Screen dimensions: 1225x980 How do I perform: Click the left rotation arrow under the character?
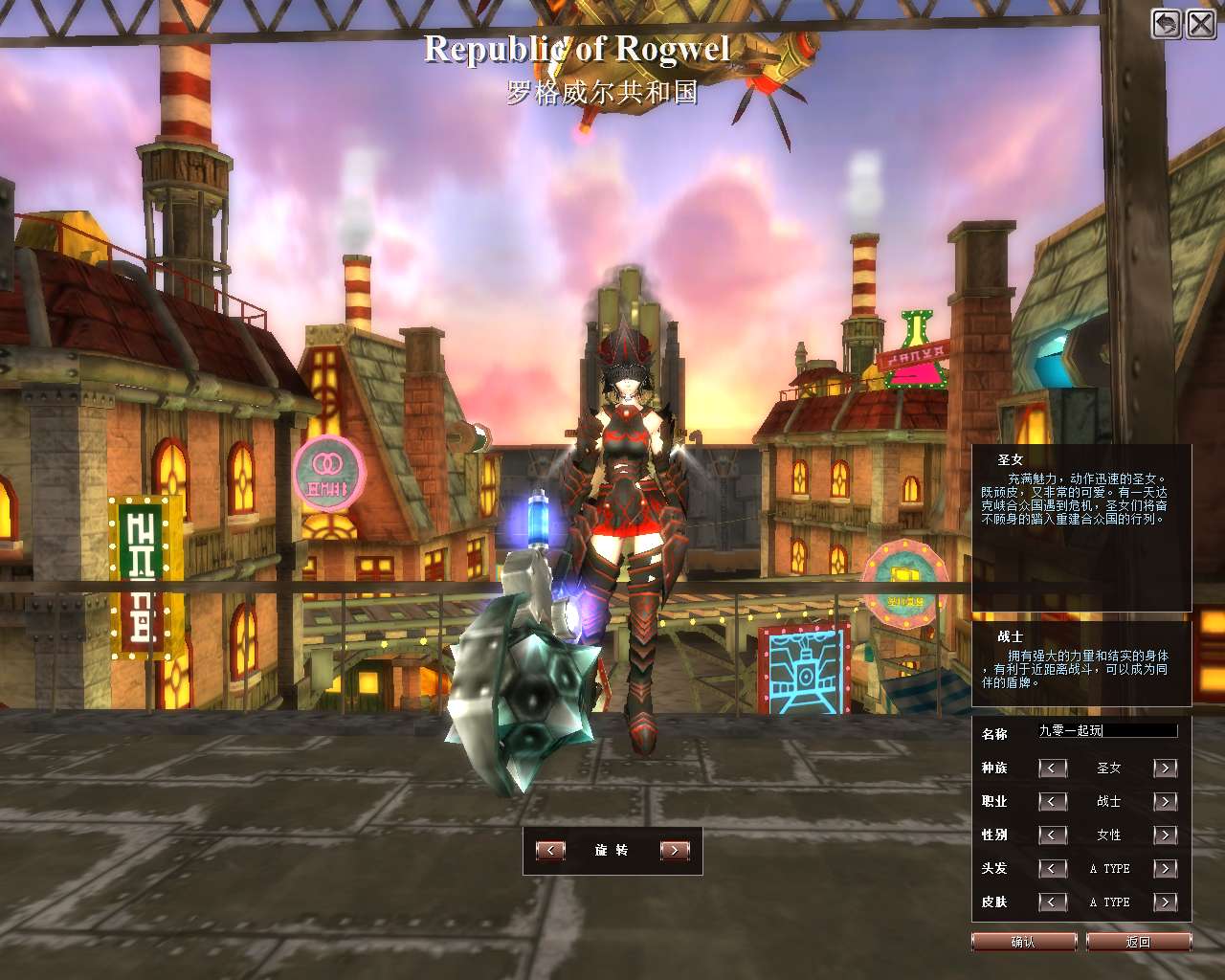[x=550, y=850]
